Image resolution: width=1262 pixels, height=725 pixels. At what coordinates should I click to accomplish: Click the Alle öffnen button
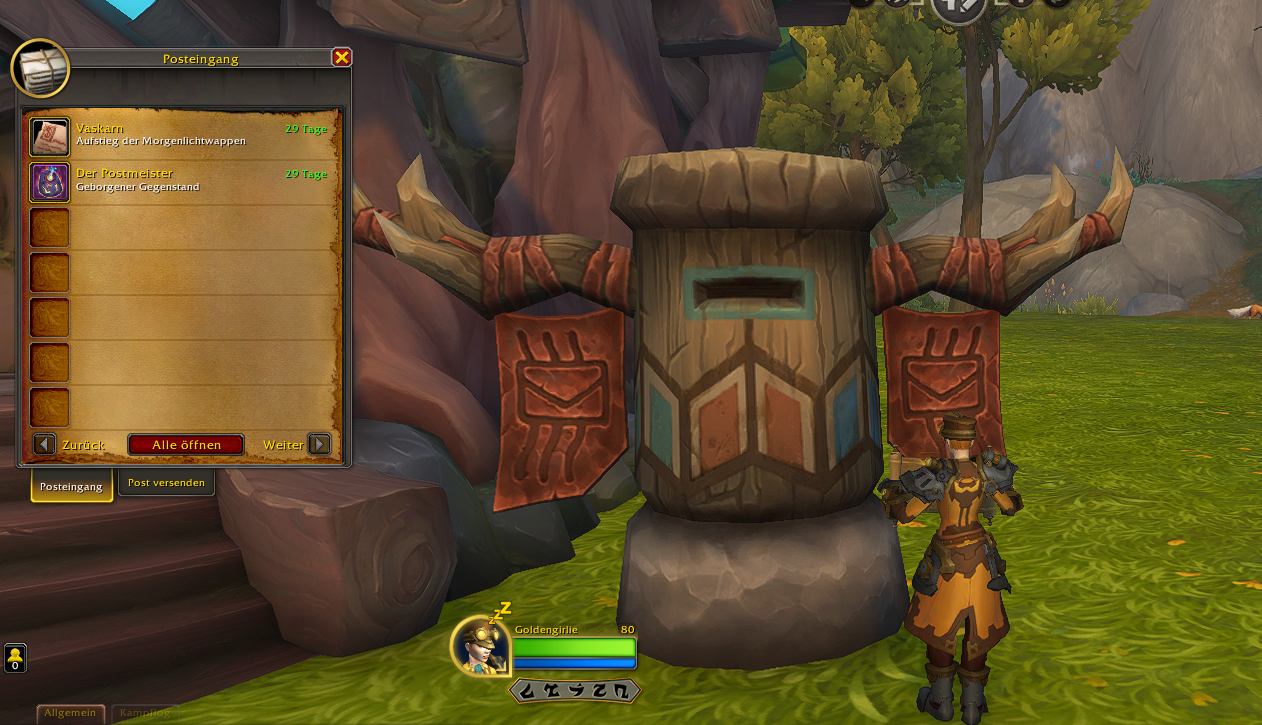pyautogui.click(x=185, y=445)
